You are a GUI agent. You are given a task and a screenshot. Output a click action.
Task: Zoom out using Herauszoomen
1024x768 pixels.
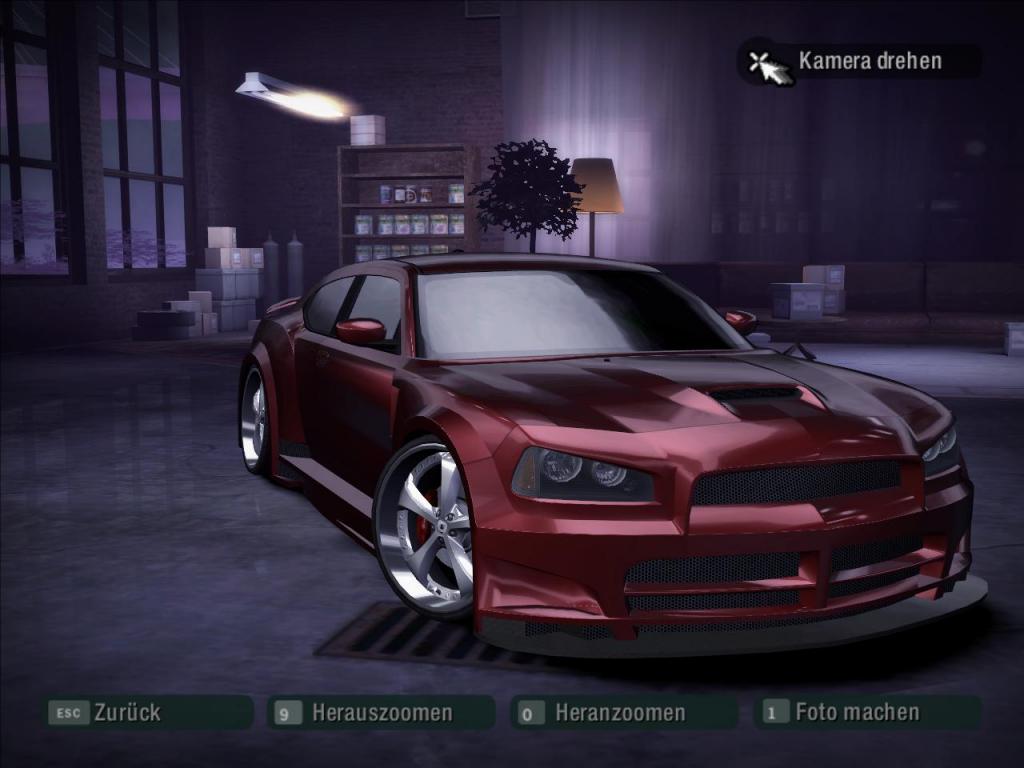pos(381,713)
